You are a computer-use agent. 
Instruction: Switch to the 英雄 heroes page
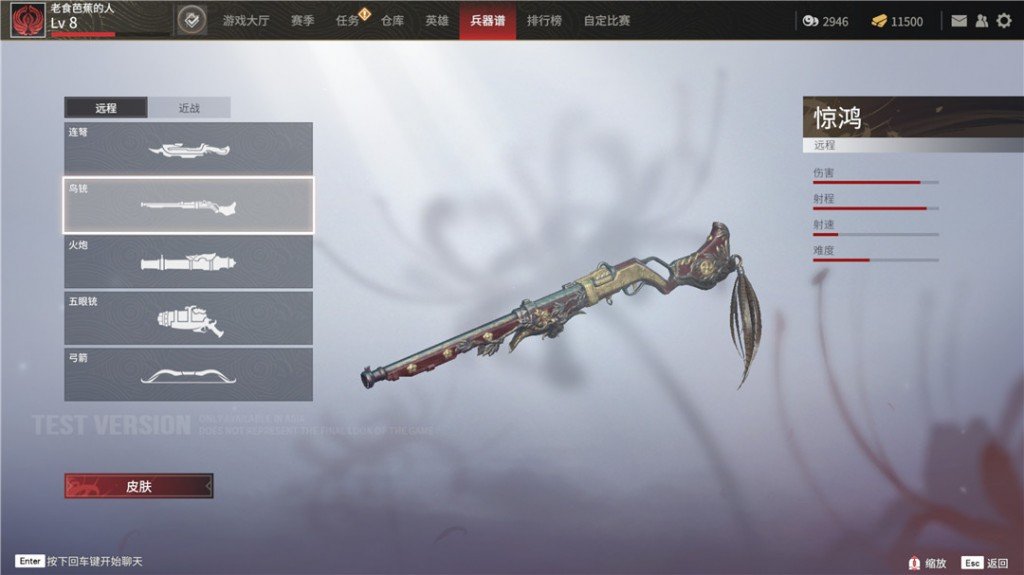point(437,20)
